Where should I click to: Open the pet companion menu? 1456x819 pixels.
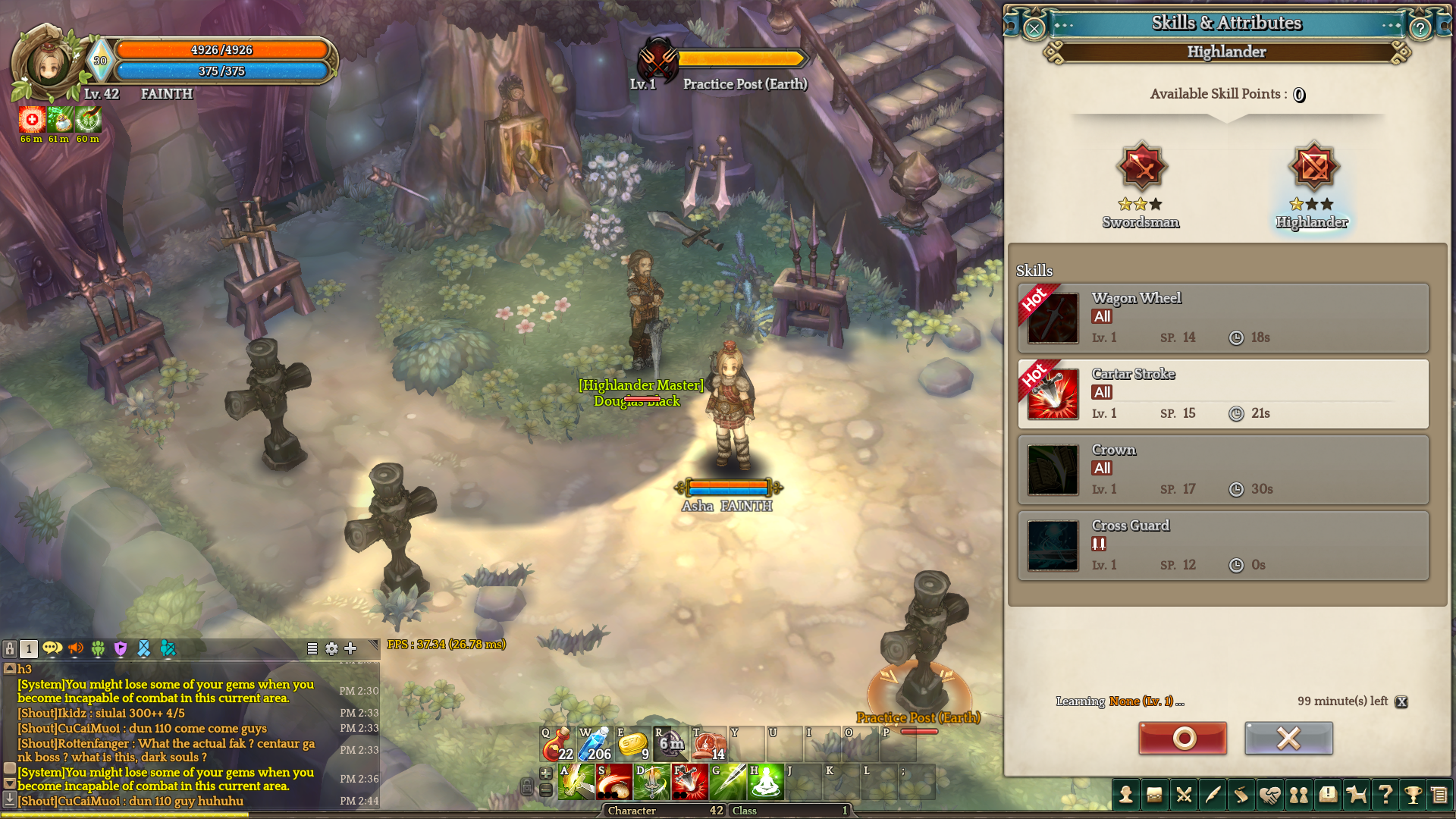tap(1356, 795)
